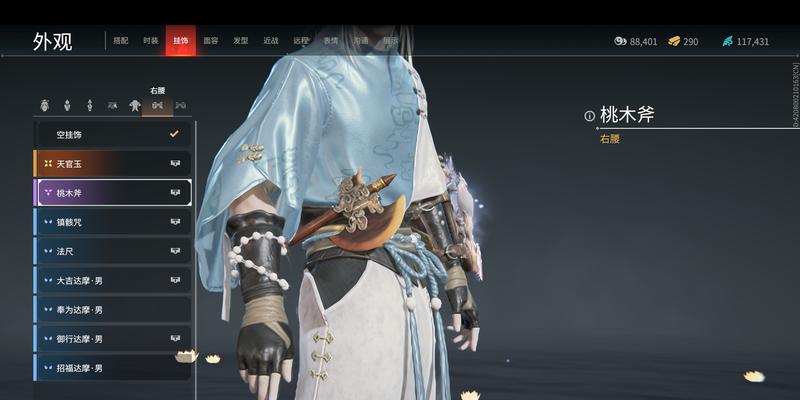Select the active 右腰 slot icon
Image resolution: width=800 pixels, height=400 pixels.
[x=157, y=105]
